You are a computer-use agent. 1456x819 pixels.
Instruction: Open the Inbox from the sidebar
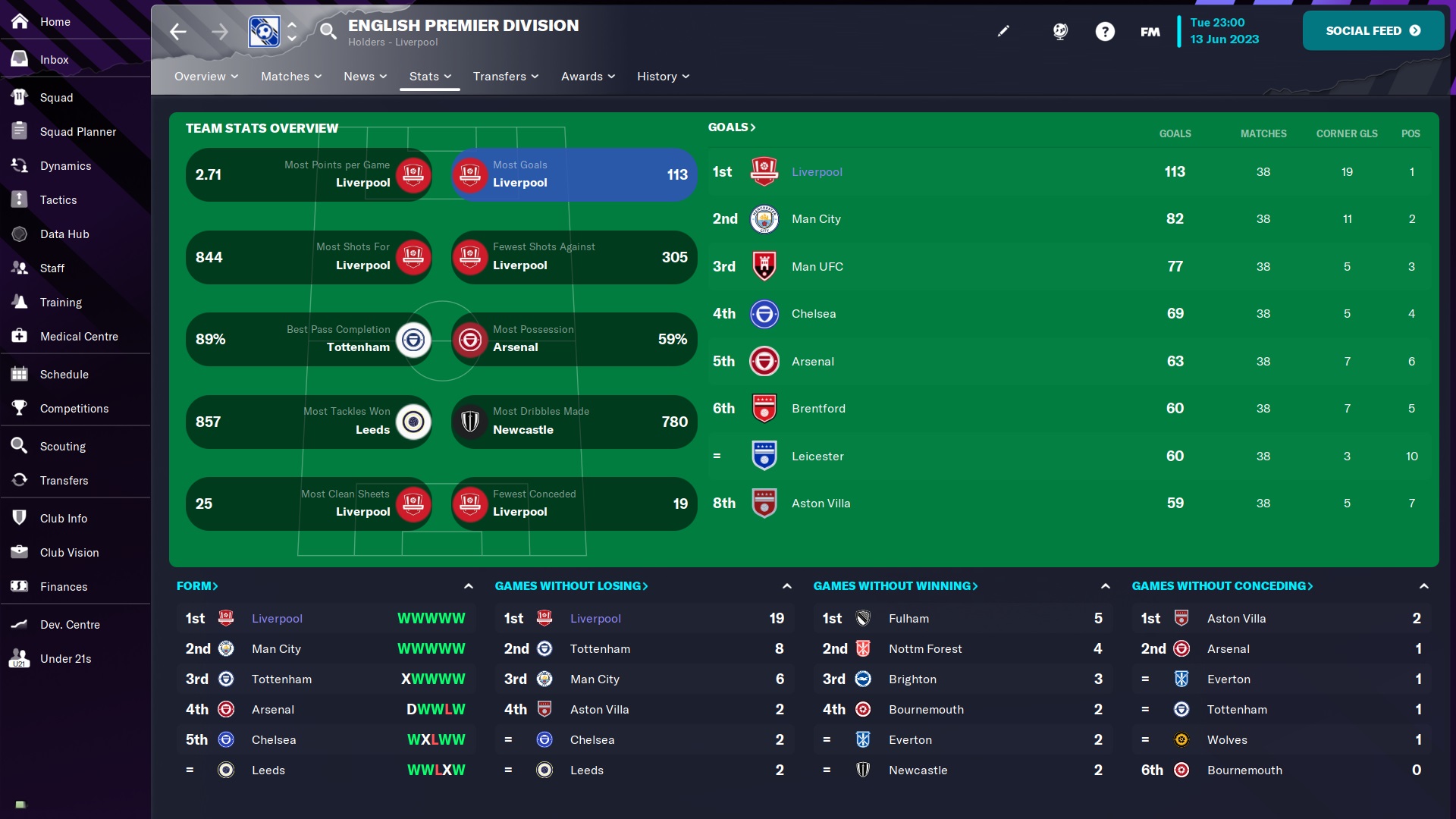click(x=54, y=60)
